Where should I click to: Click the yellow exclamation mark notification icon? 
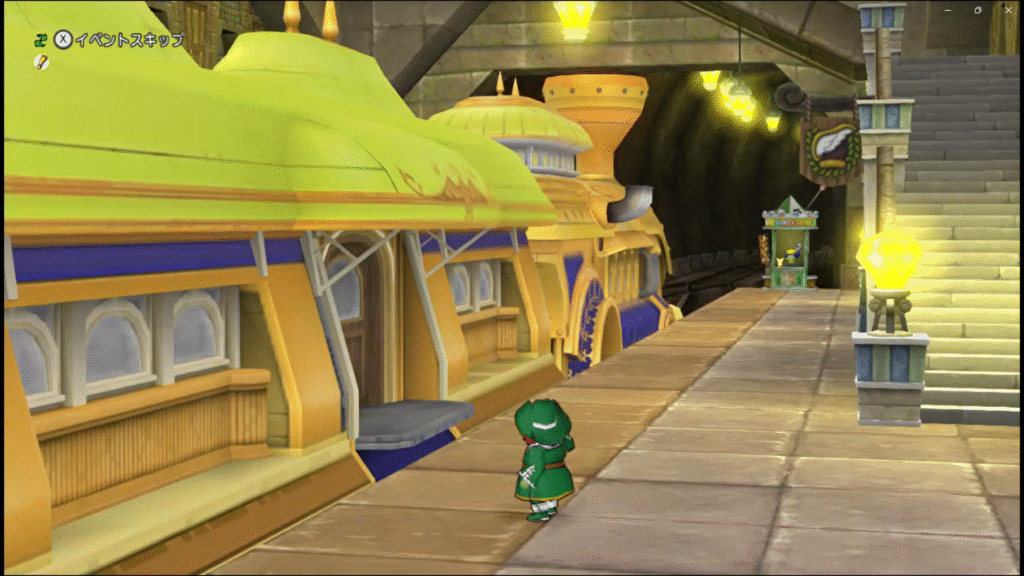tap(40, 62)
